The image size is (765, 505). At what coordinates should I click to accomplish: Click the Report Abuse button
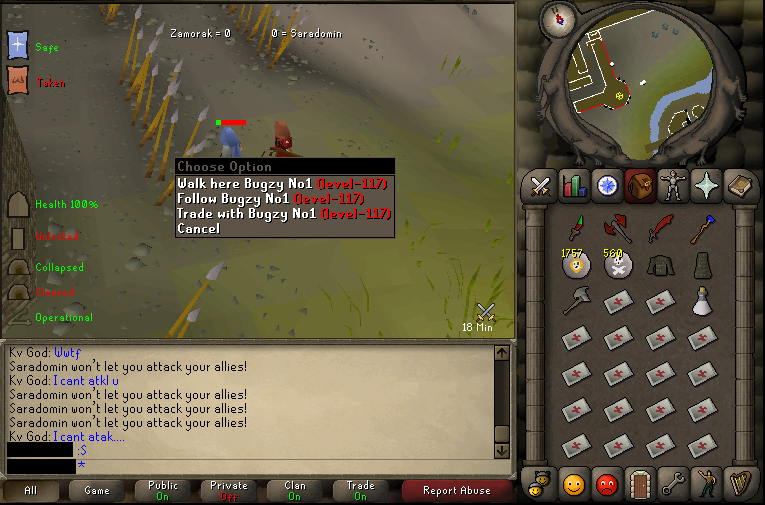tap(455, 491)
